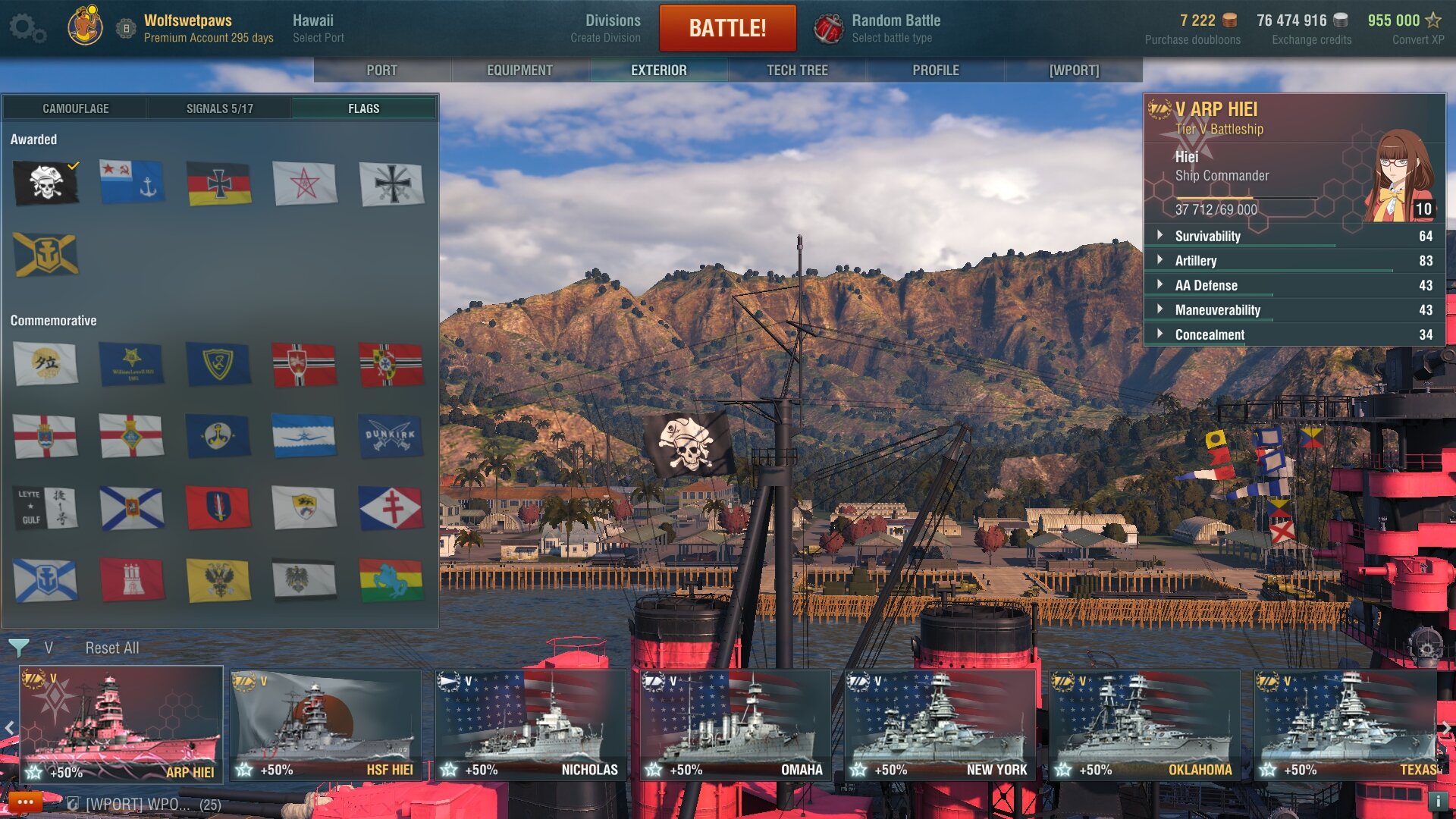This screenshot has height=819, width=1456.
Task: Start the match with the BATTLE! button
Action: (727, 28)
